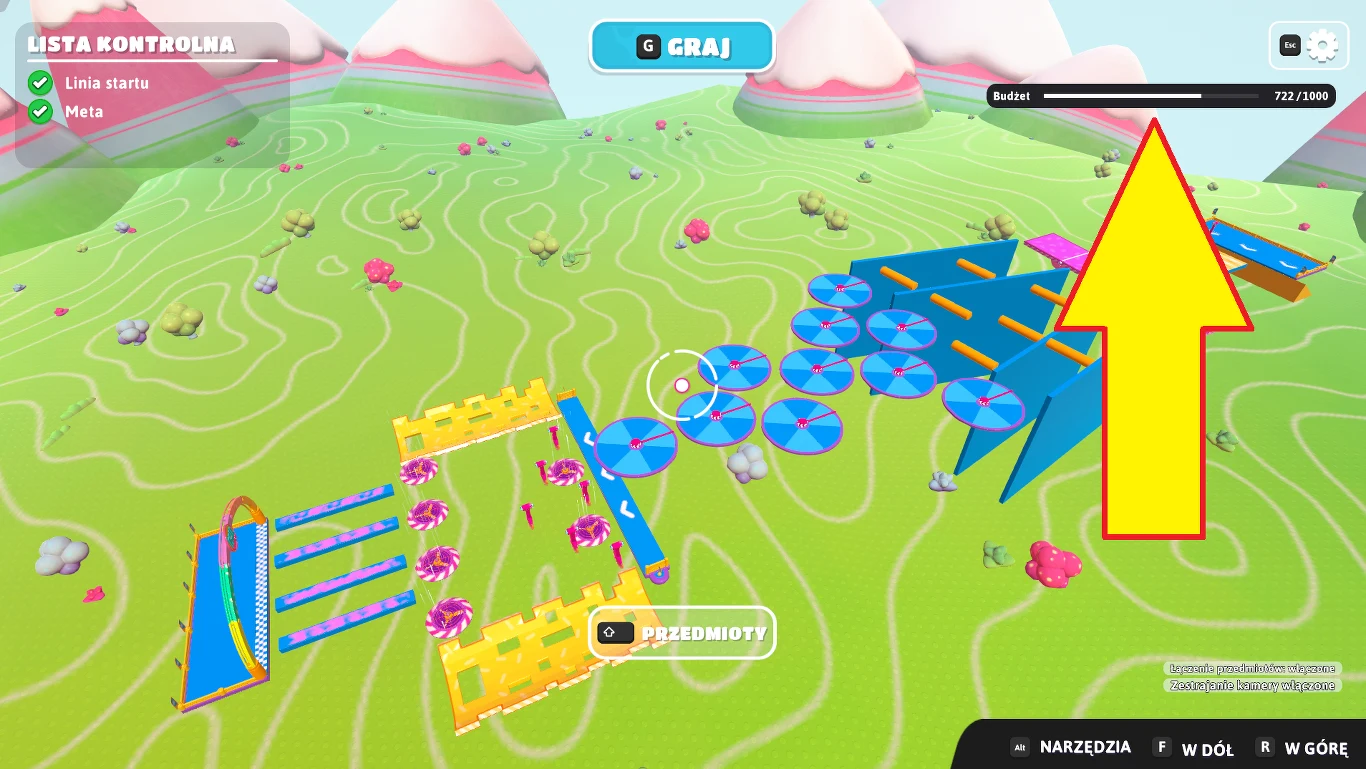Screen dimensions: 1366x769
Task: Select the W GÓRĘ control
Action: (x=1303, y=748)
